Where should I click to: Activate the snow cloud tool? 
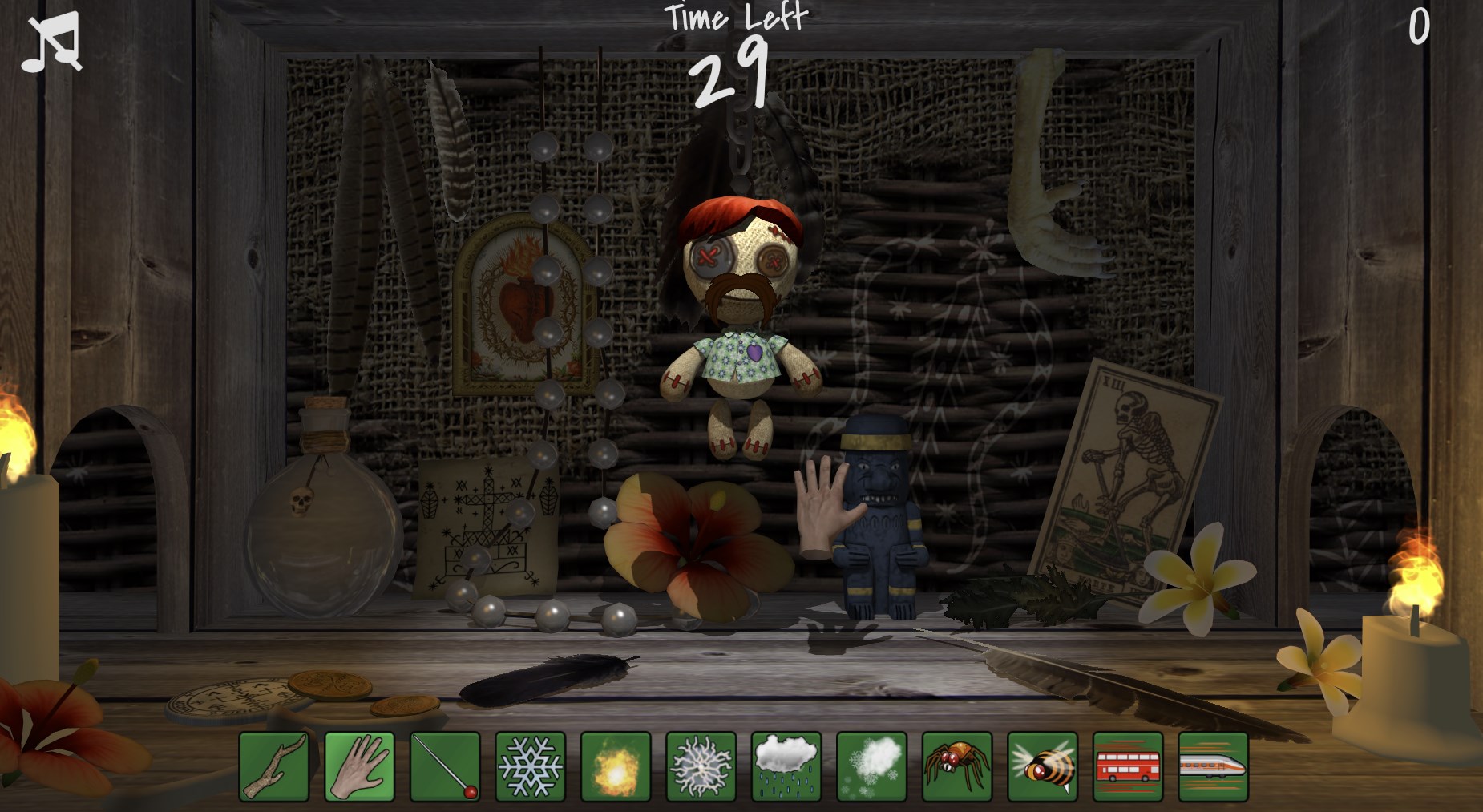[x=871, y=766]
